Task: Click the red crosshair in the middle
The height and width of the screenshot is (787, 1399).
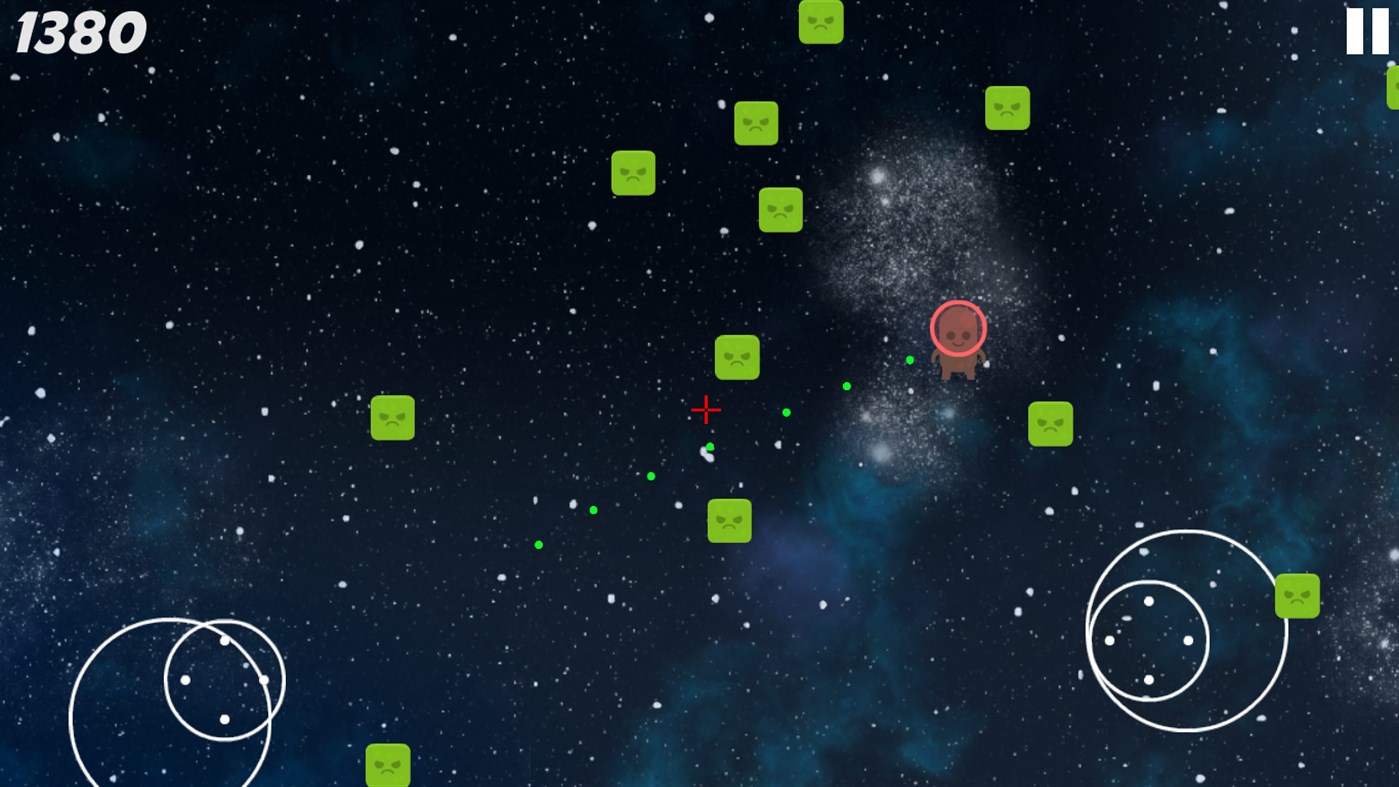Action: coord(706,410)
